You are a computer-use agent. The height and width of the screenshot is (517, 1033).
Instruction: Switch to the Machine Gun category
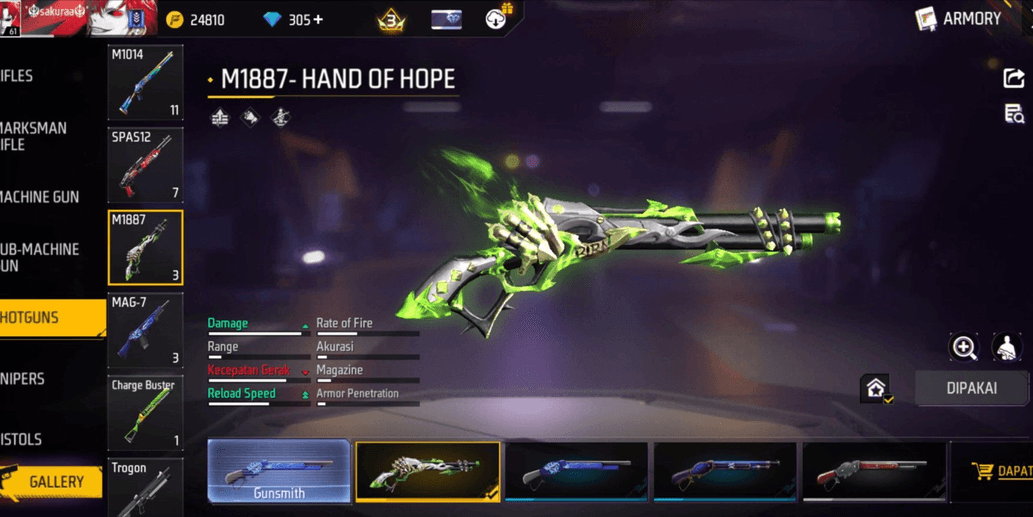tap(42, 197)
